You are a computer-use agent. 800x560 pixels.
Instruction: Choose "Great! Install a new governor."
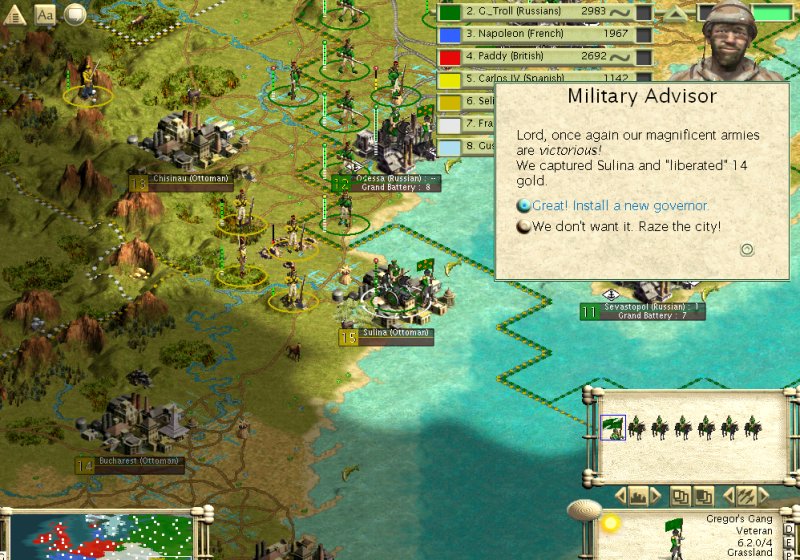(620, 206)
